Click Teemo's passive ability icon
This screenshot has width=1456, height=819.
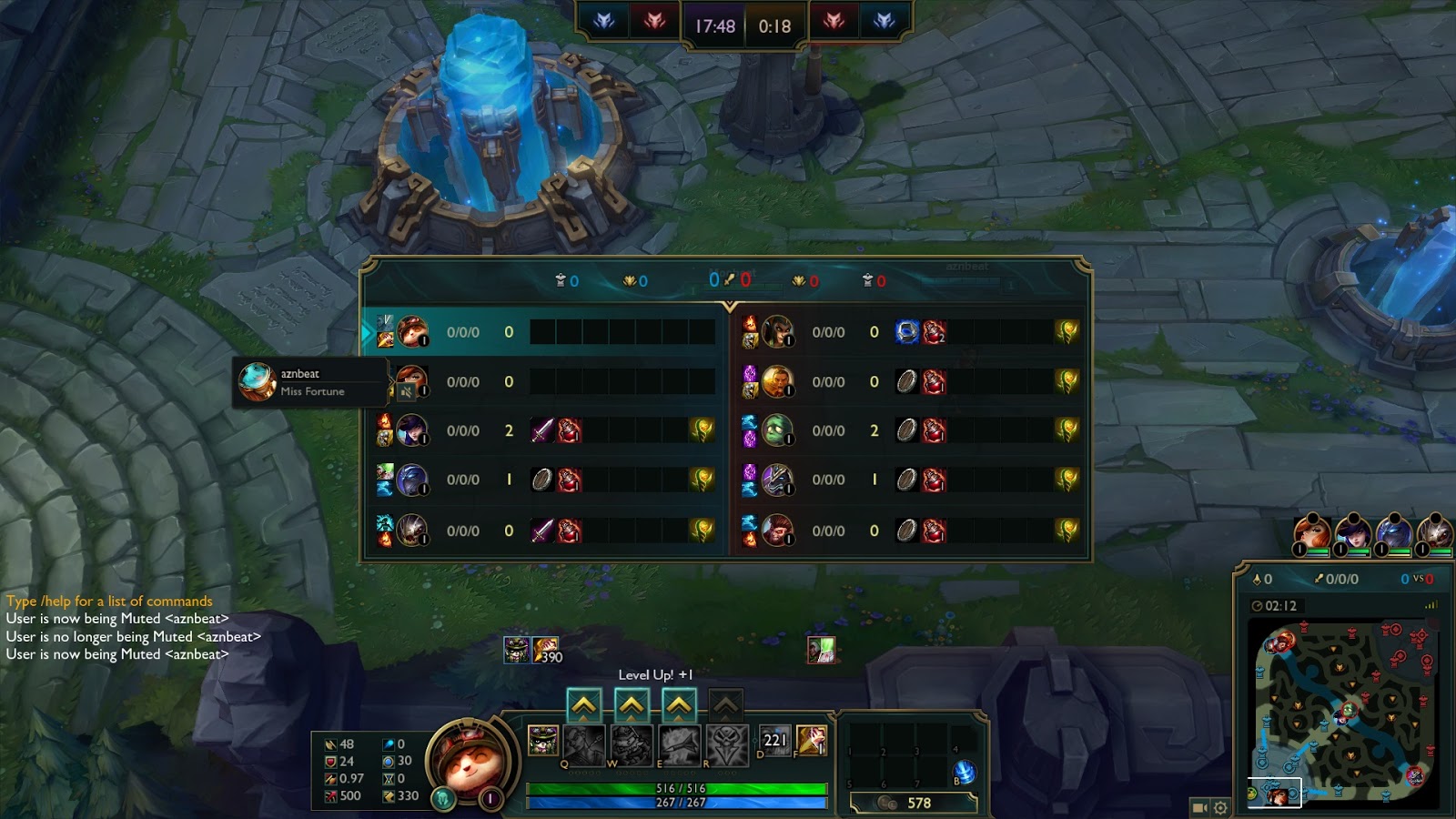543,741
